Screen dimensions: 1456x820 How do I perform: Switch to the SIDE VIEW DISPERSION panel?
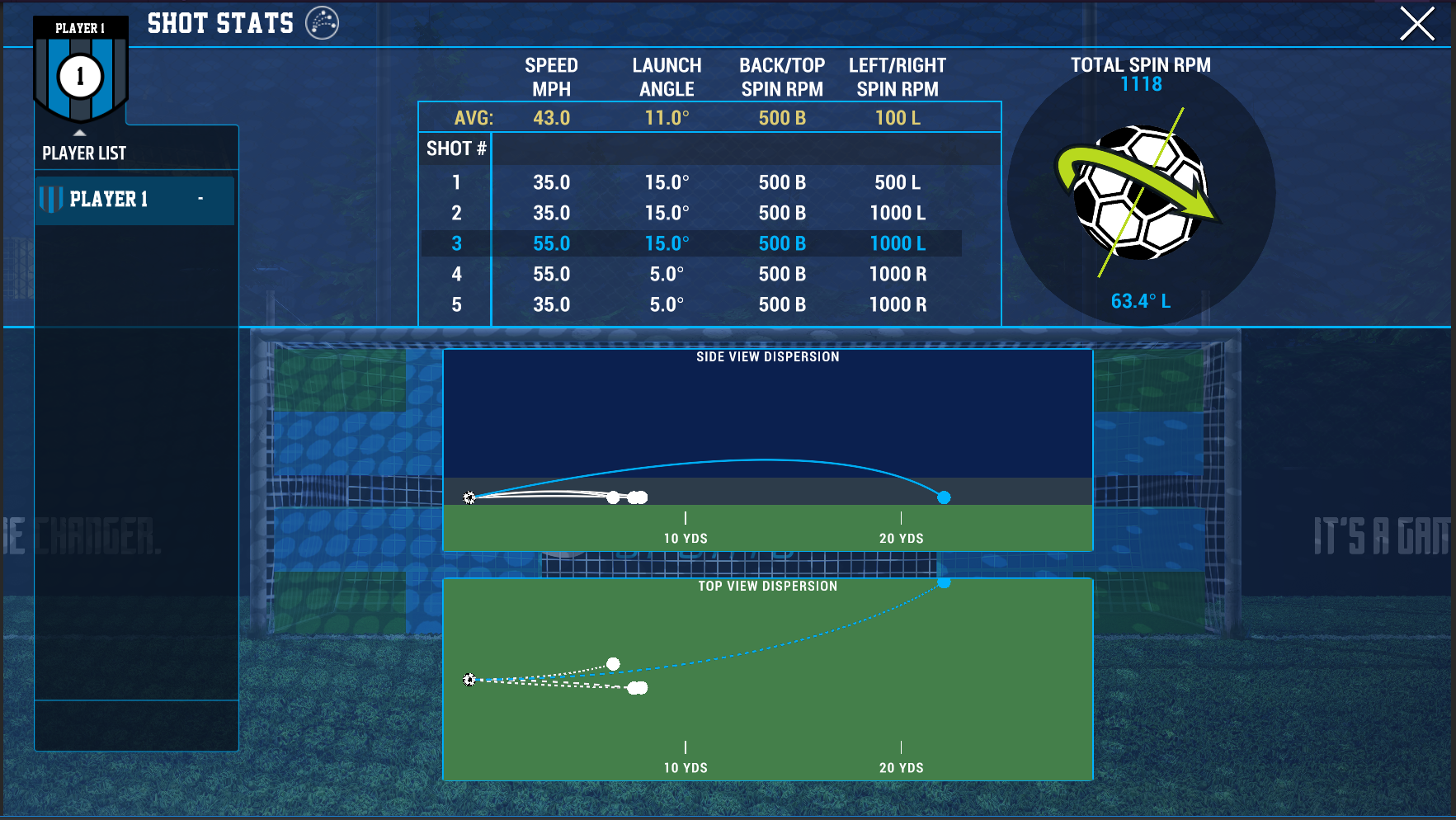click(x=767, y=356)
